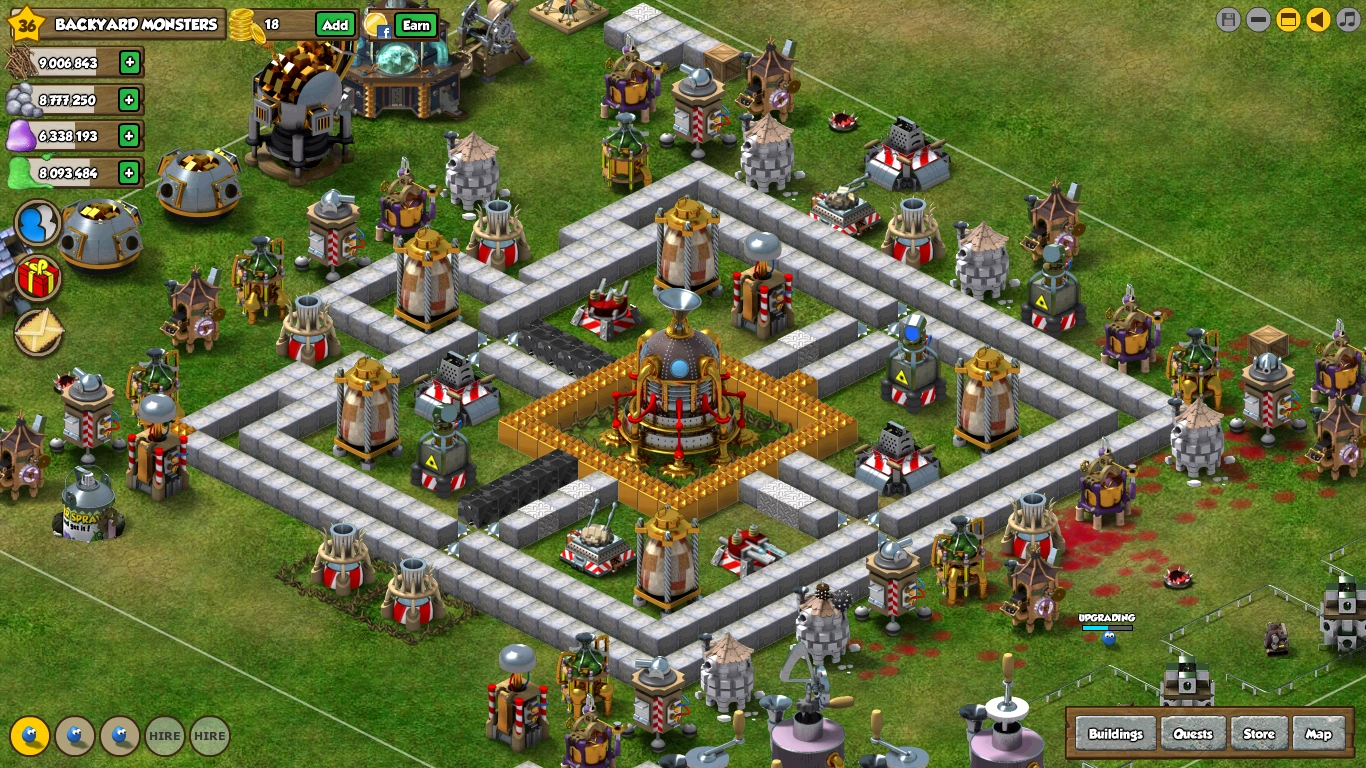Visit the Store

pyautogui.click(x=1259, y=734)
